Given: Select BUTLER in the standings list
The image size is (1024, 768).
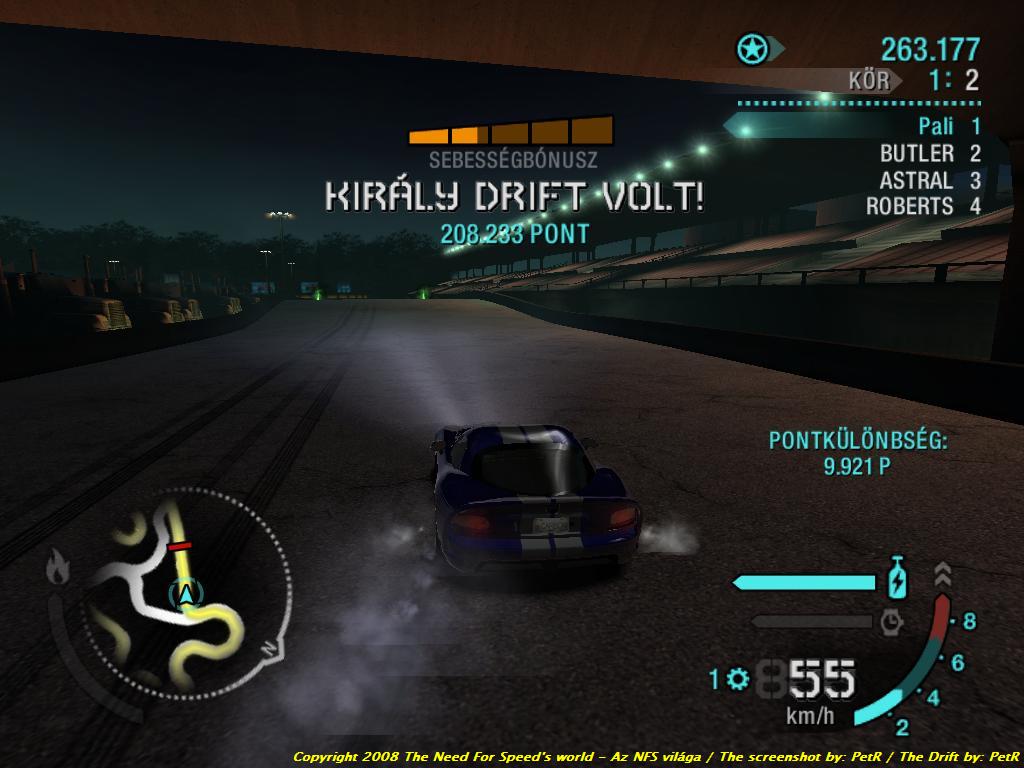Looking at the screenshot, I should point(916,154).
